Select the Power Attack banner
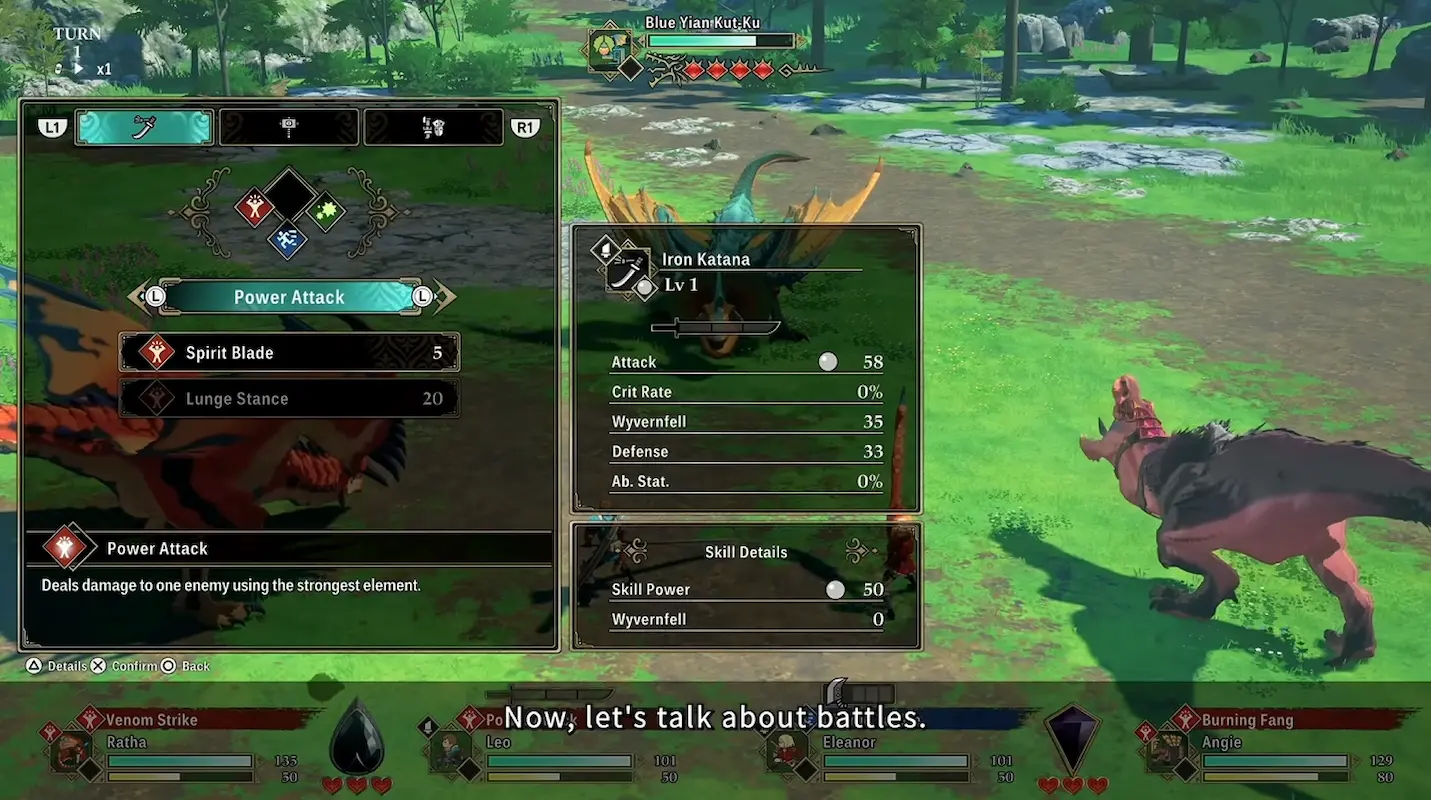Screen dimensions: 1431x800 click(289, 297)
